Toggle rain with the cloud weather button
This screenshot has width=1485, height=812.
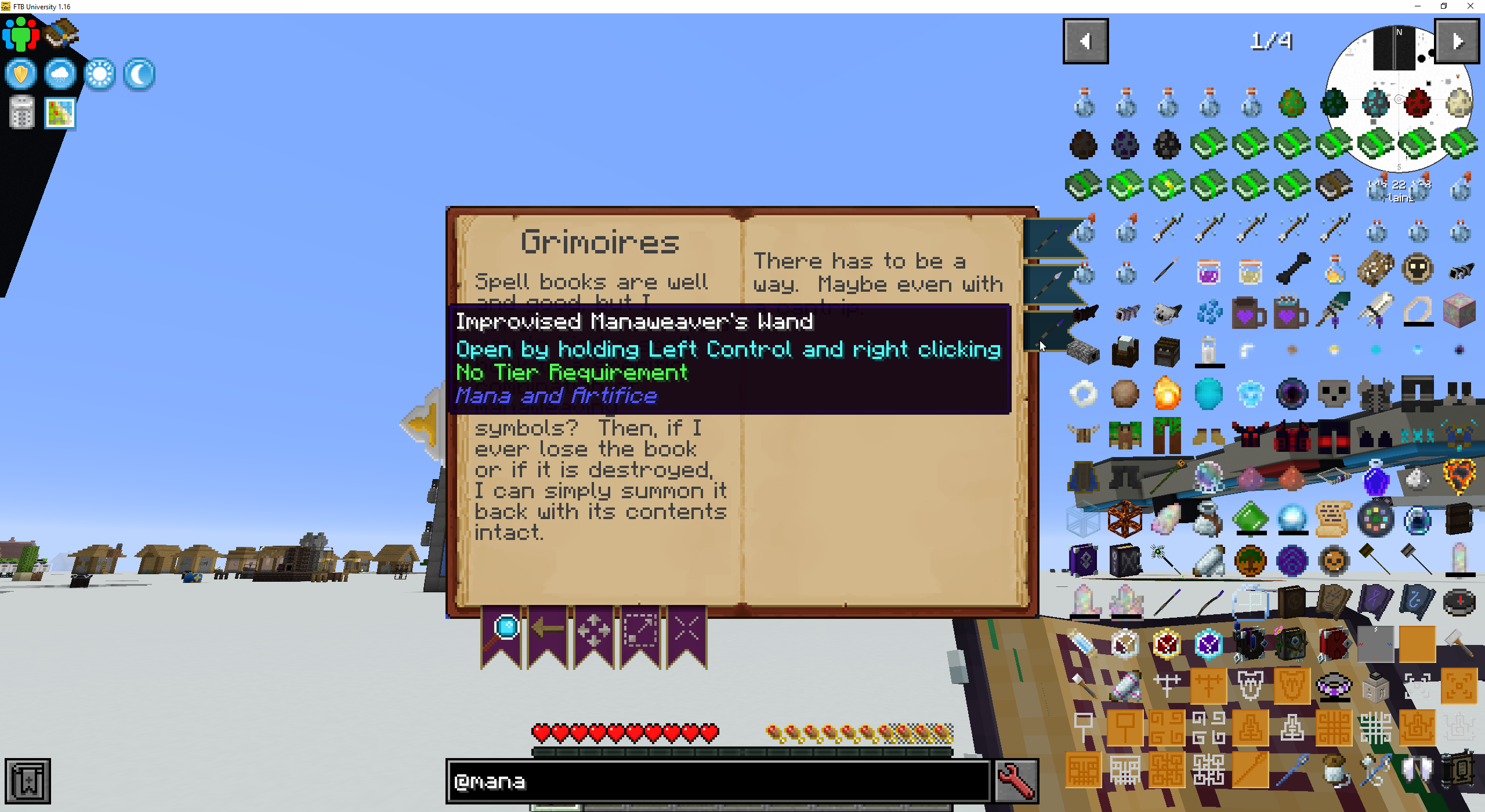(60, 74)
